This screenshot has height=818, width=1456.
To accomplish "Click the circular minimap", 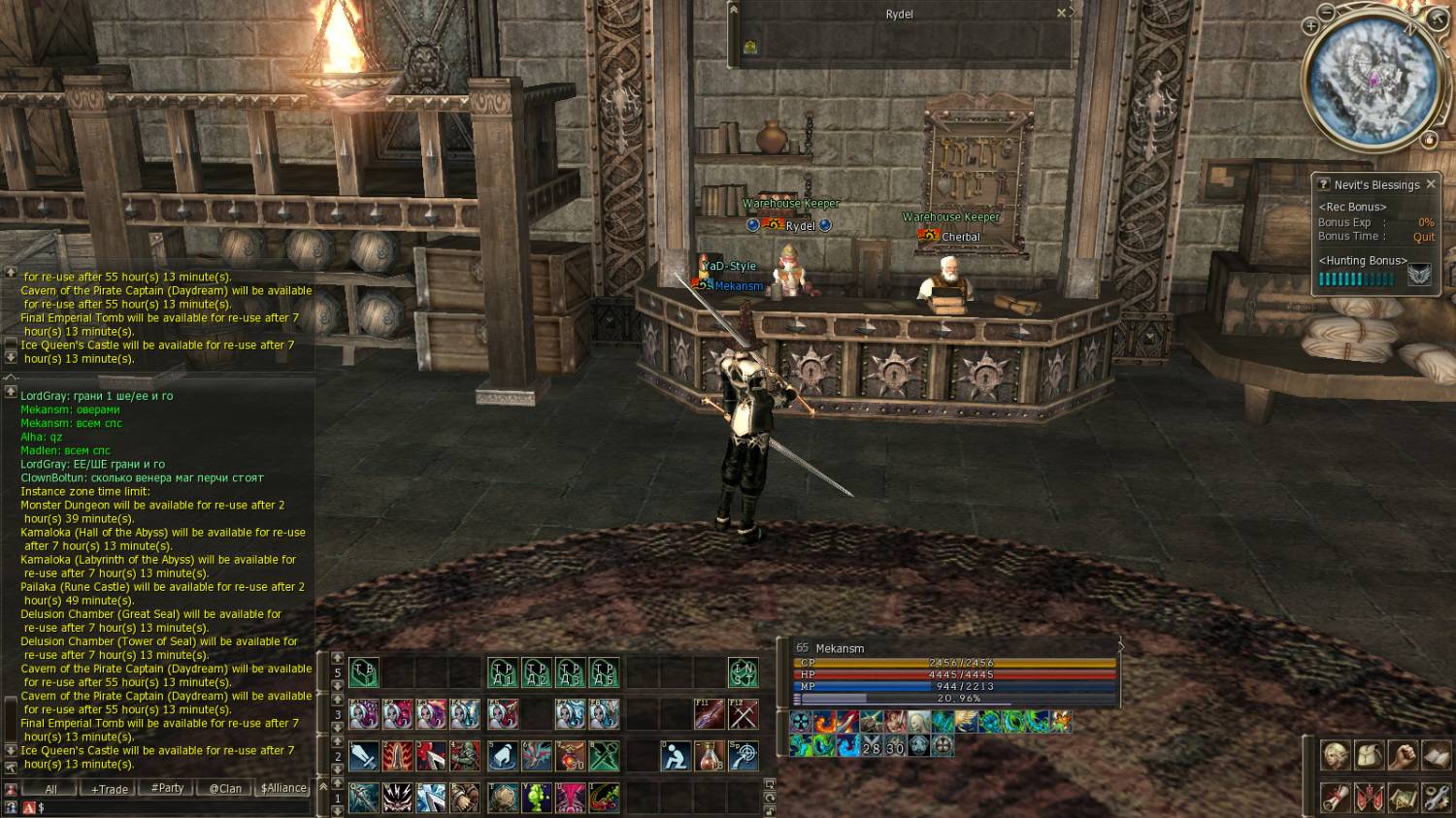I will 1373,80.
